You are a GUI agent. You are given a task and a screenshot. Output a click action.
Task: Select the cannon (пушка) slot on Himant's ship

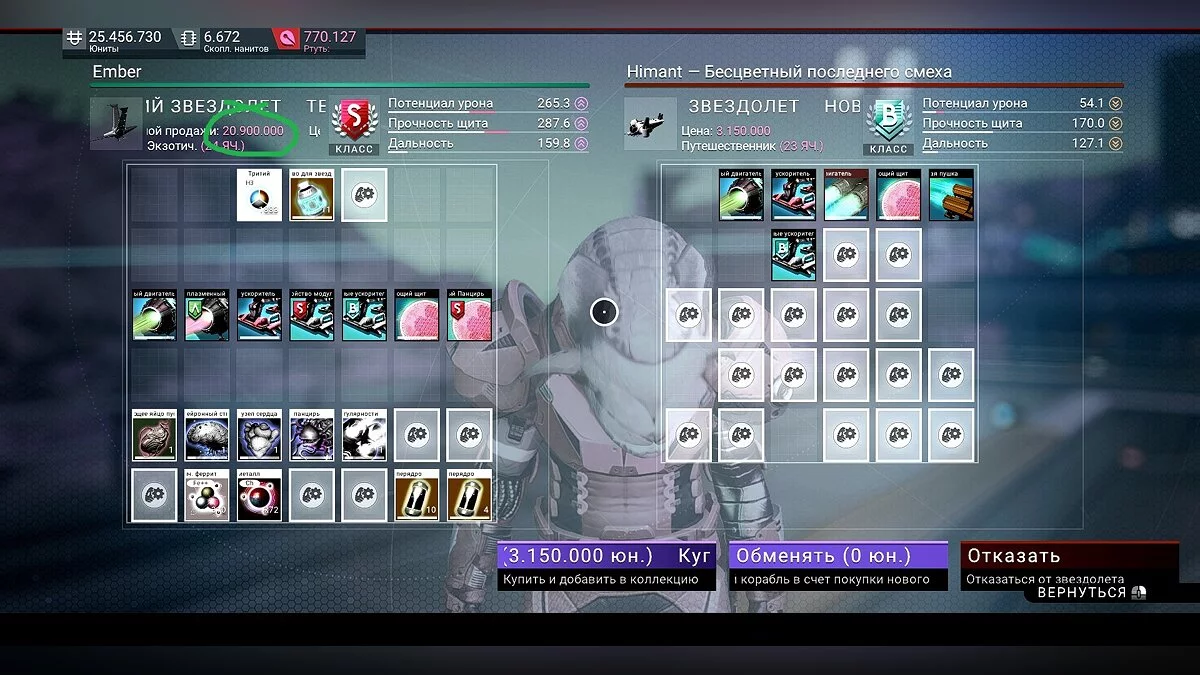click(x=951, y=195)
